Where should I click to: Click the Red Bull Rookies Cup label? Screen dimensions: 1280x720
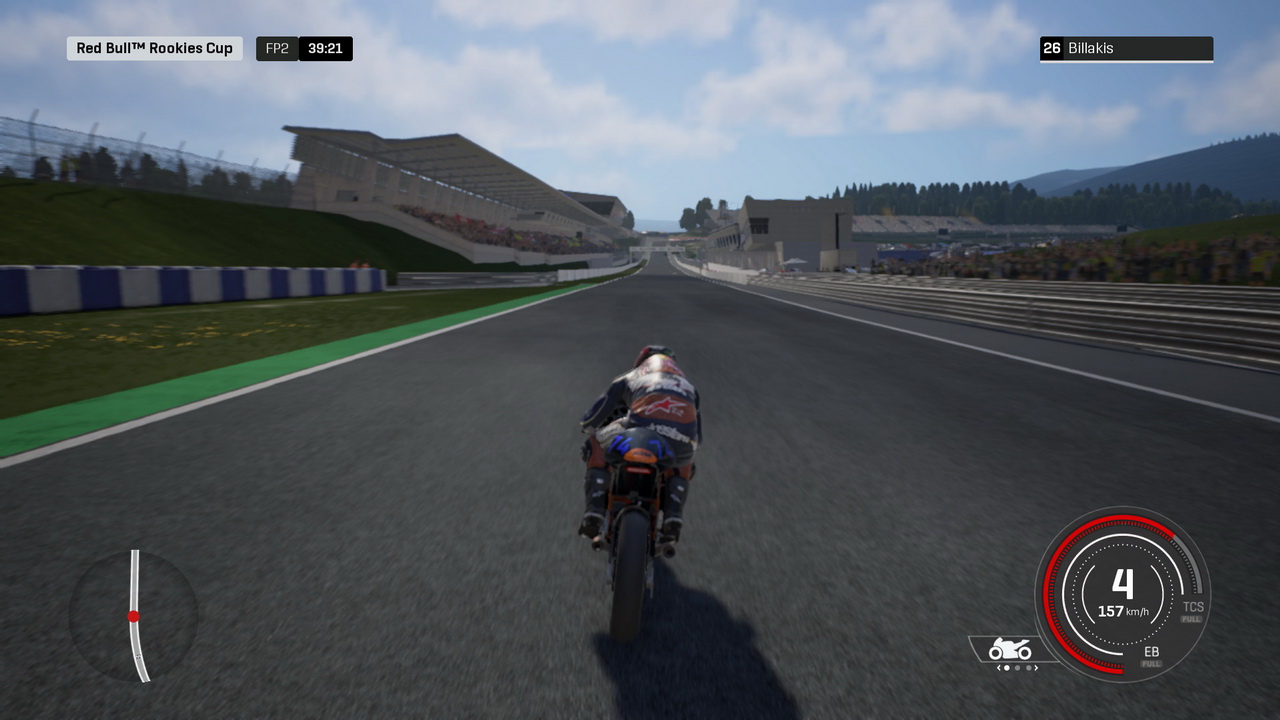155,48
